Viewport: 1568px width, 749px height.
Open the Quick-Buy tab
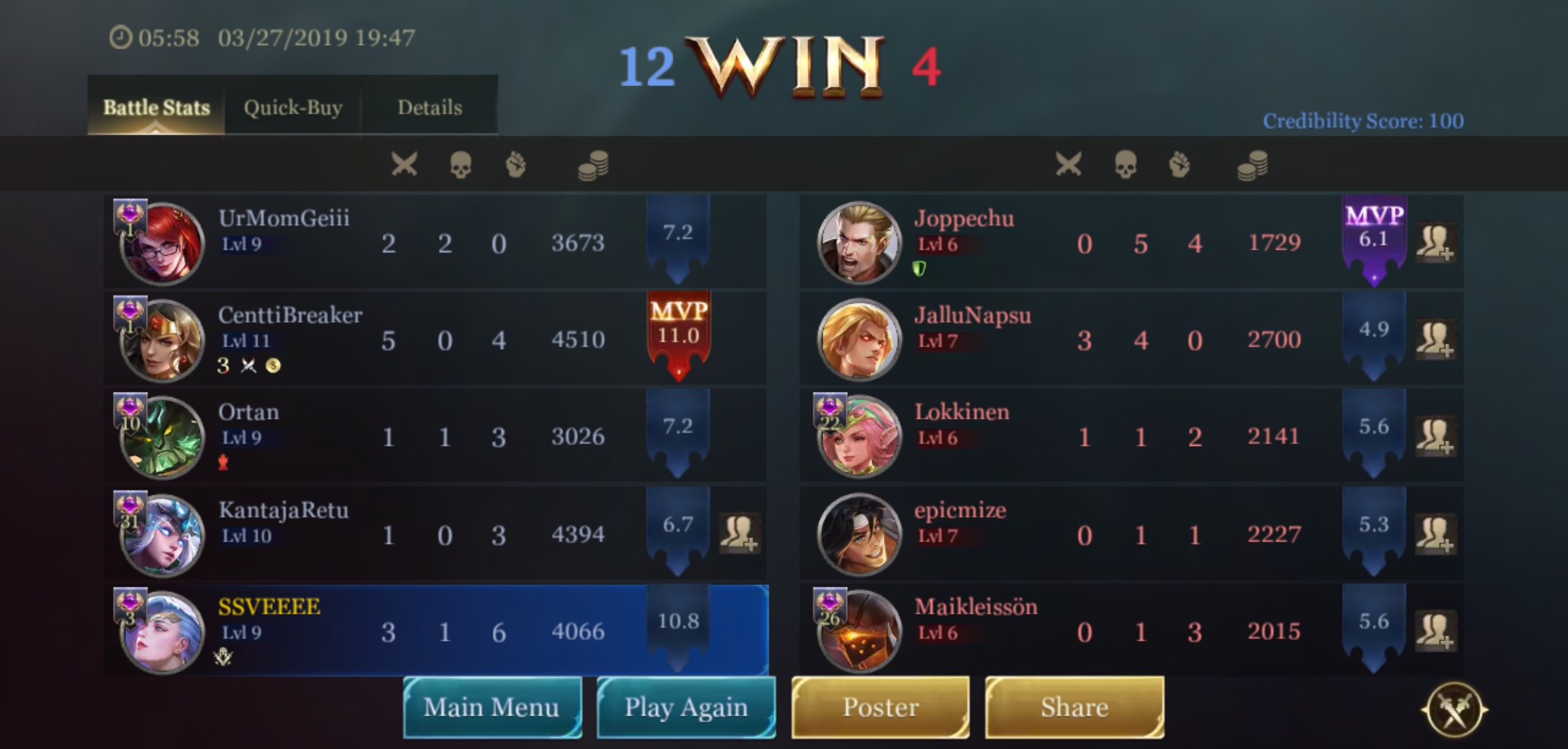click(x=293, y=107)
